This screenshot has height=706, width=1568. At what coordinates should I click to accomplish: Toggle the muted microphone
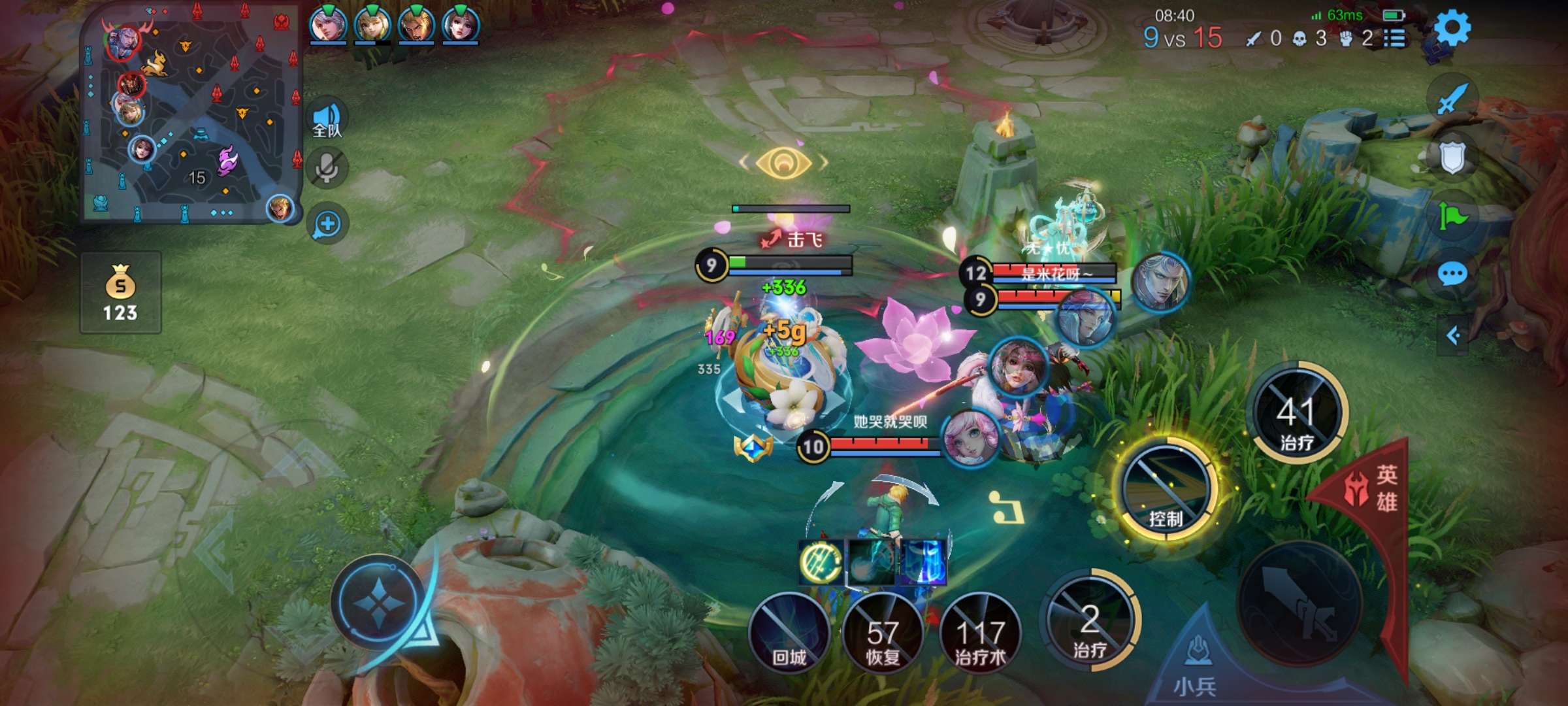tap(327, 168)
